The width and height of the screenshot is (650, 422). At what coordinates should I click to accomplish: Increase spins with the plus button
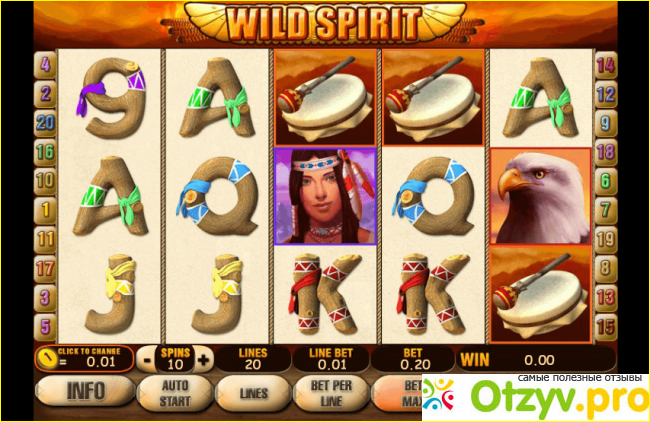click(204, 359)
